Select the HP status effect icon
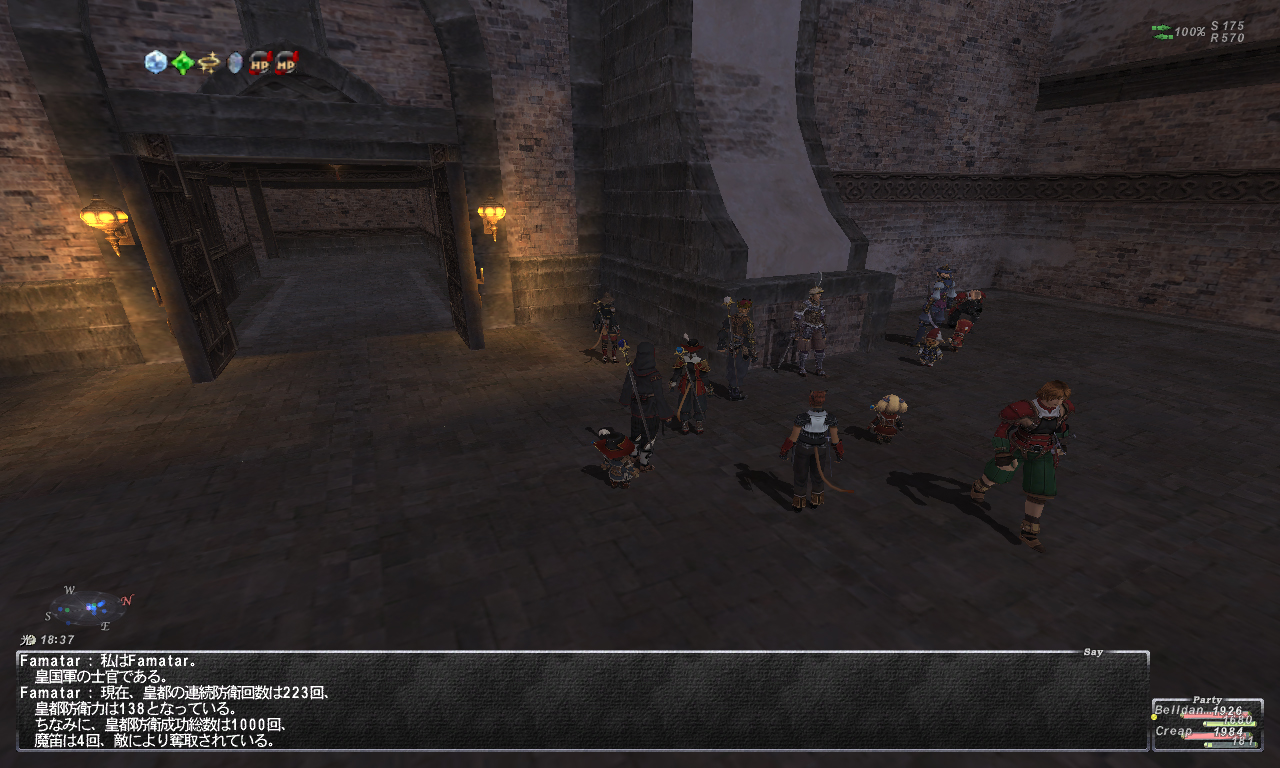The image size is (1280, 768). (x=260, y=63)
